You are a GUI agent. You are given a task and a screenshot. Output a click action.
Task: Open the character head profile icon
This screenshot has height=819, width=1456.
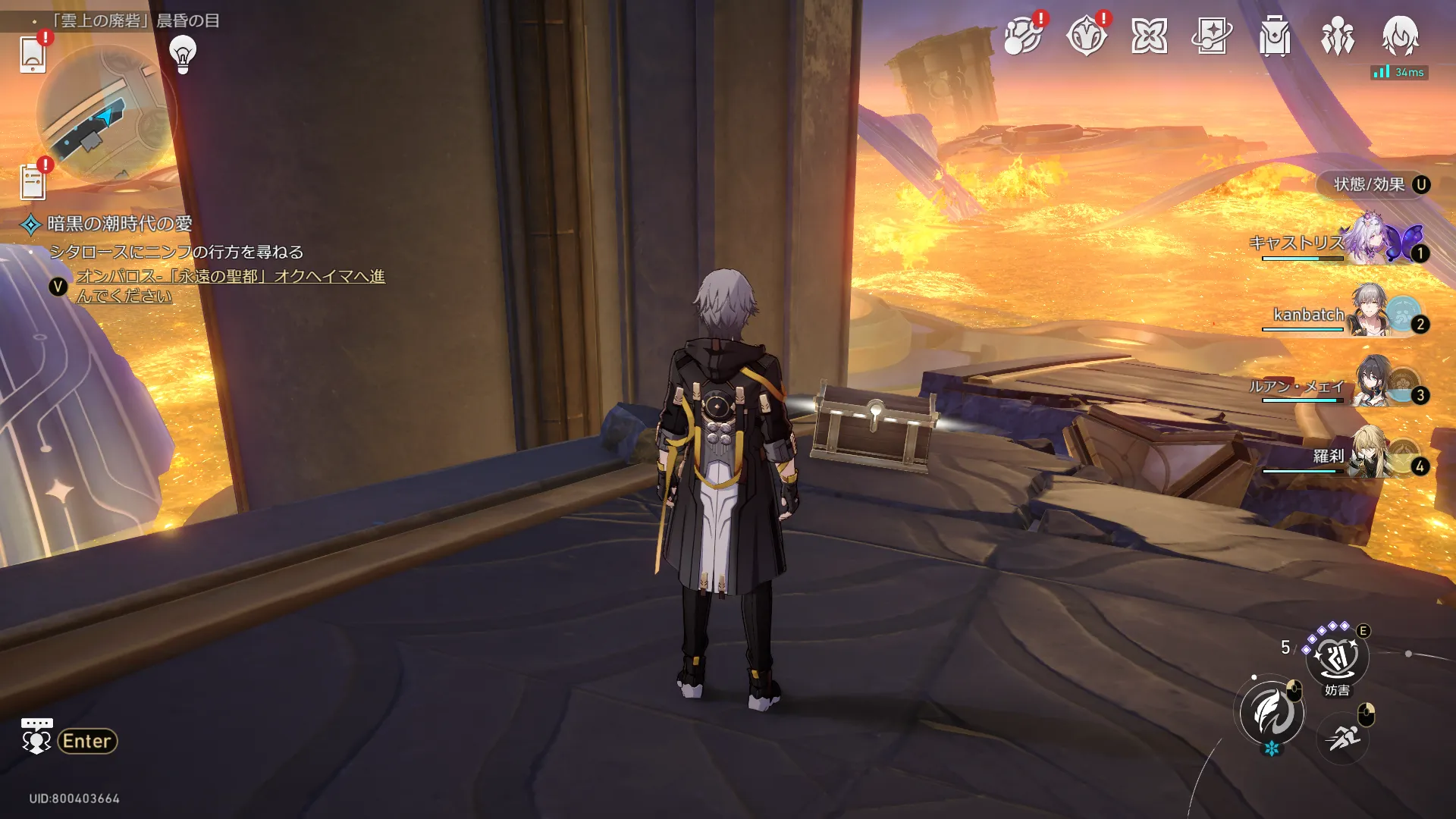click(1400, 36)
